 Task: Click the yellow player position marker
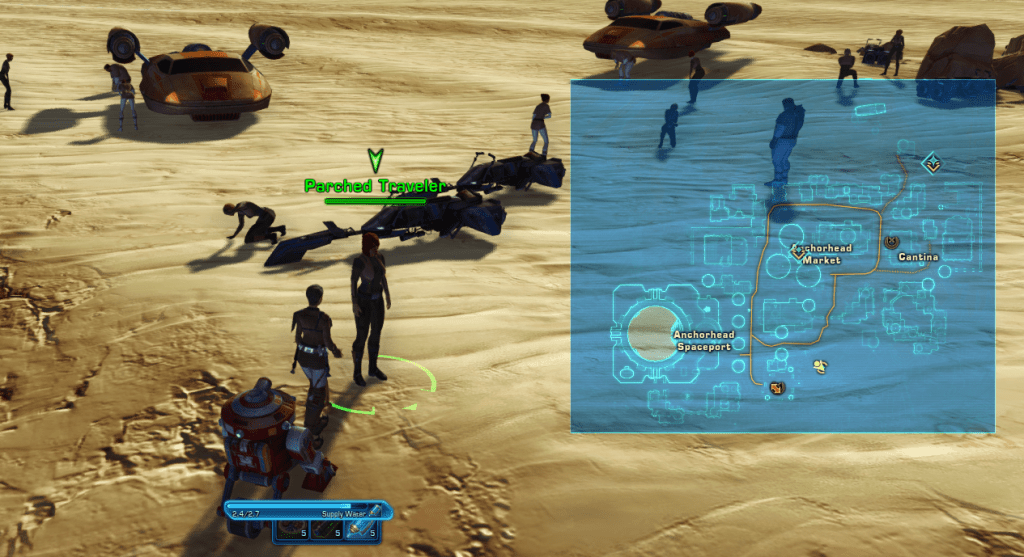pos(820,366)
